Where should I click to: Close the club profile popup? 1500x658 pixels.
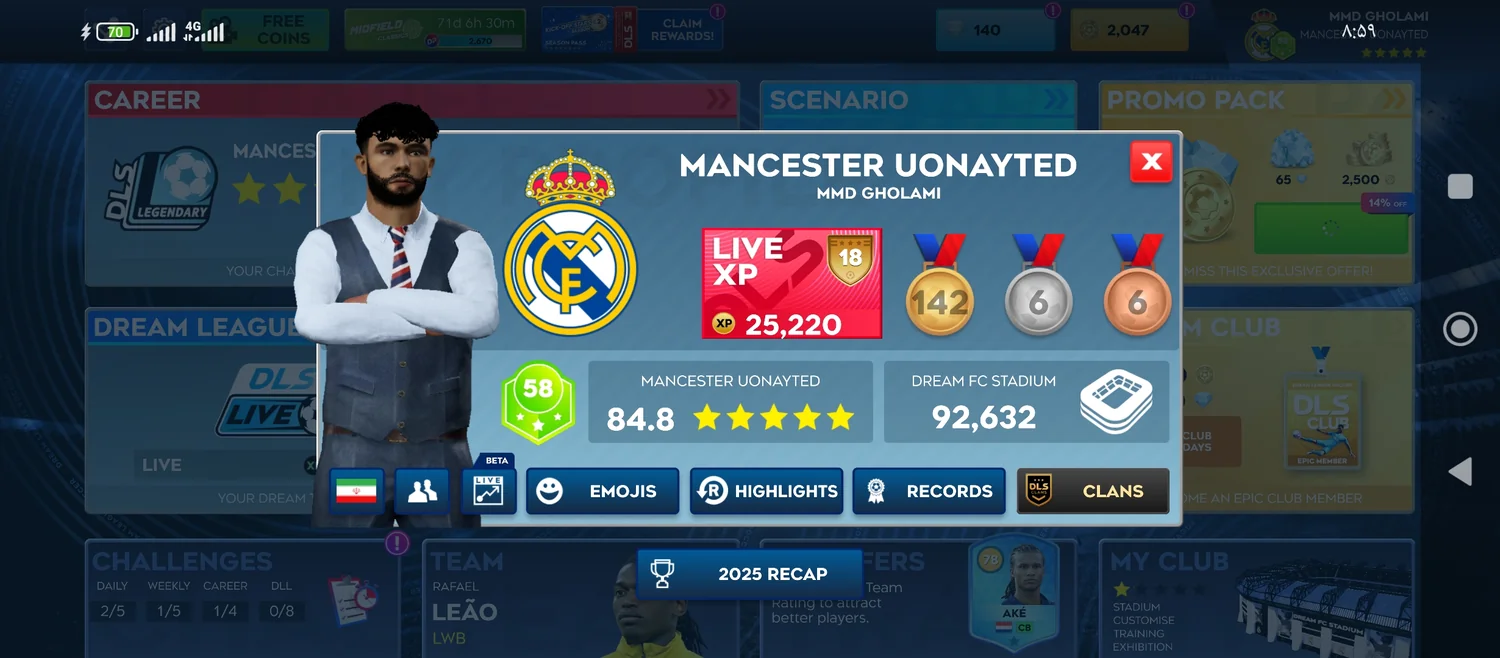tap(1151, 162)
